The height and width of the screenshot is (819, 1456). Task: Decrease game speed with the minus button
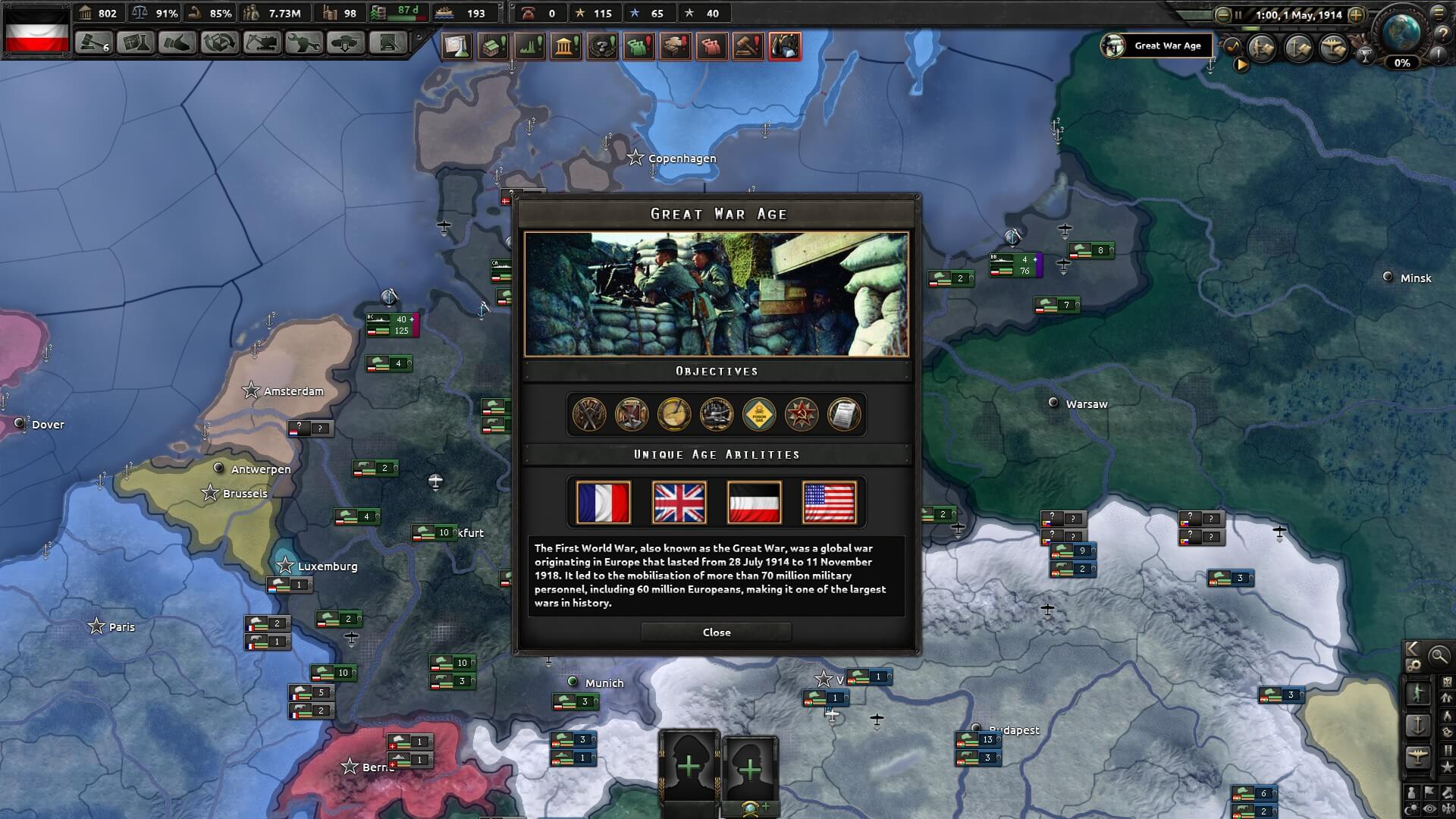1222,14
